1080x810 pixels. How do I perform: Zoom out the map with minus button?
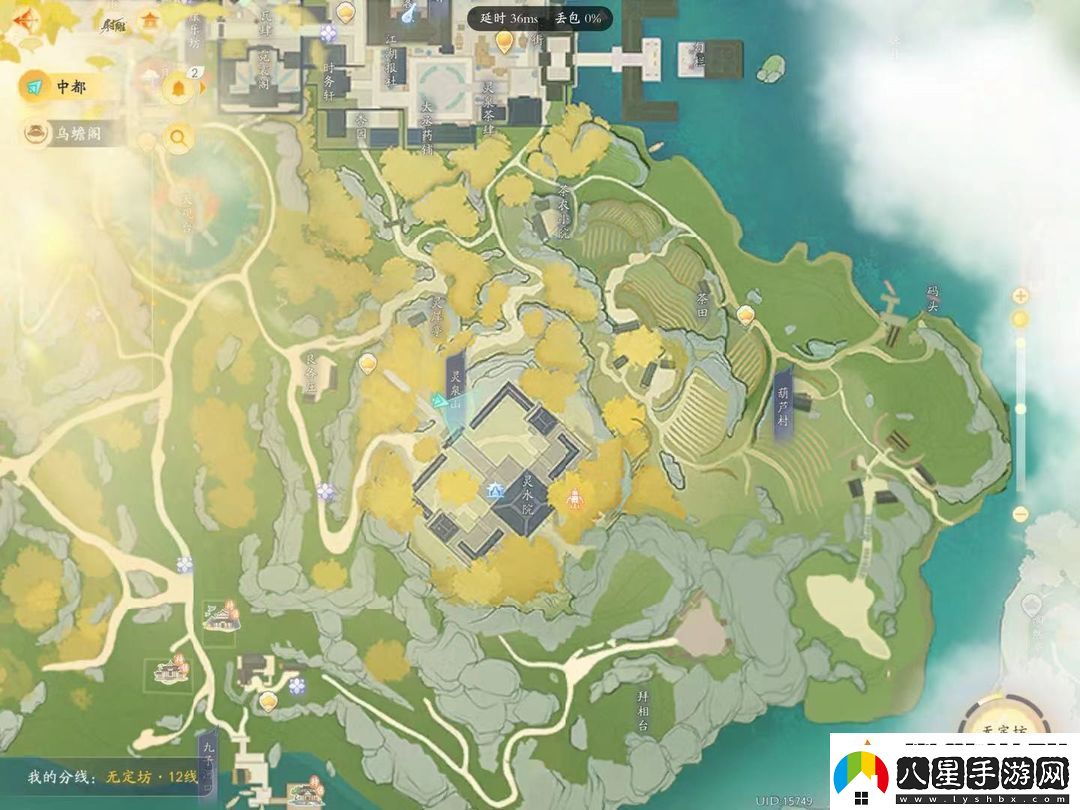click(x=1020, y=514)
